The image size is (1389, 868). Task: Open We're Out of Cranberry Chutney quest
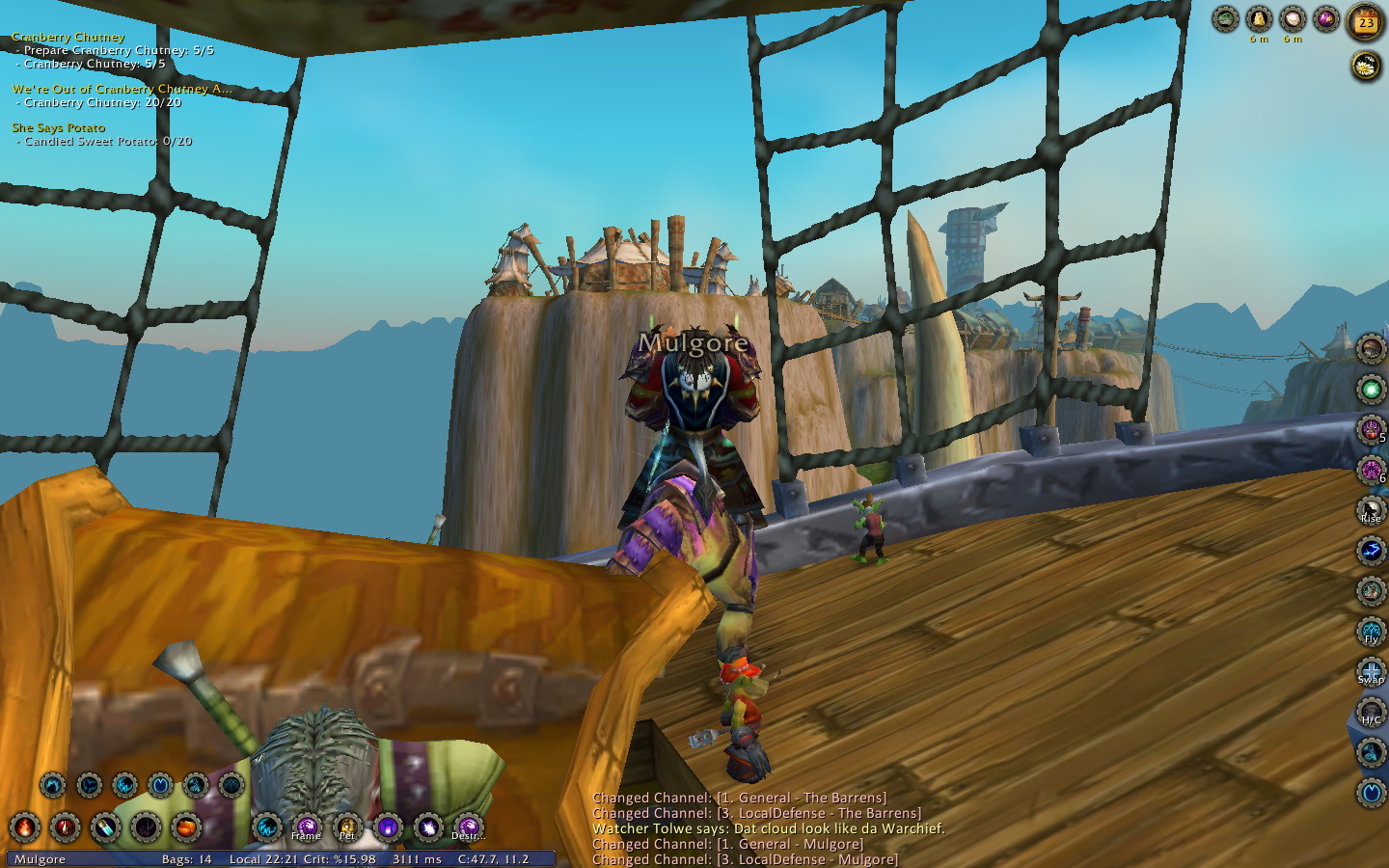coord(122,89)
